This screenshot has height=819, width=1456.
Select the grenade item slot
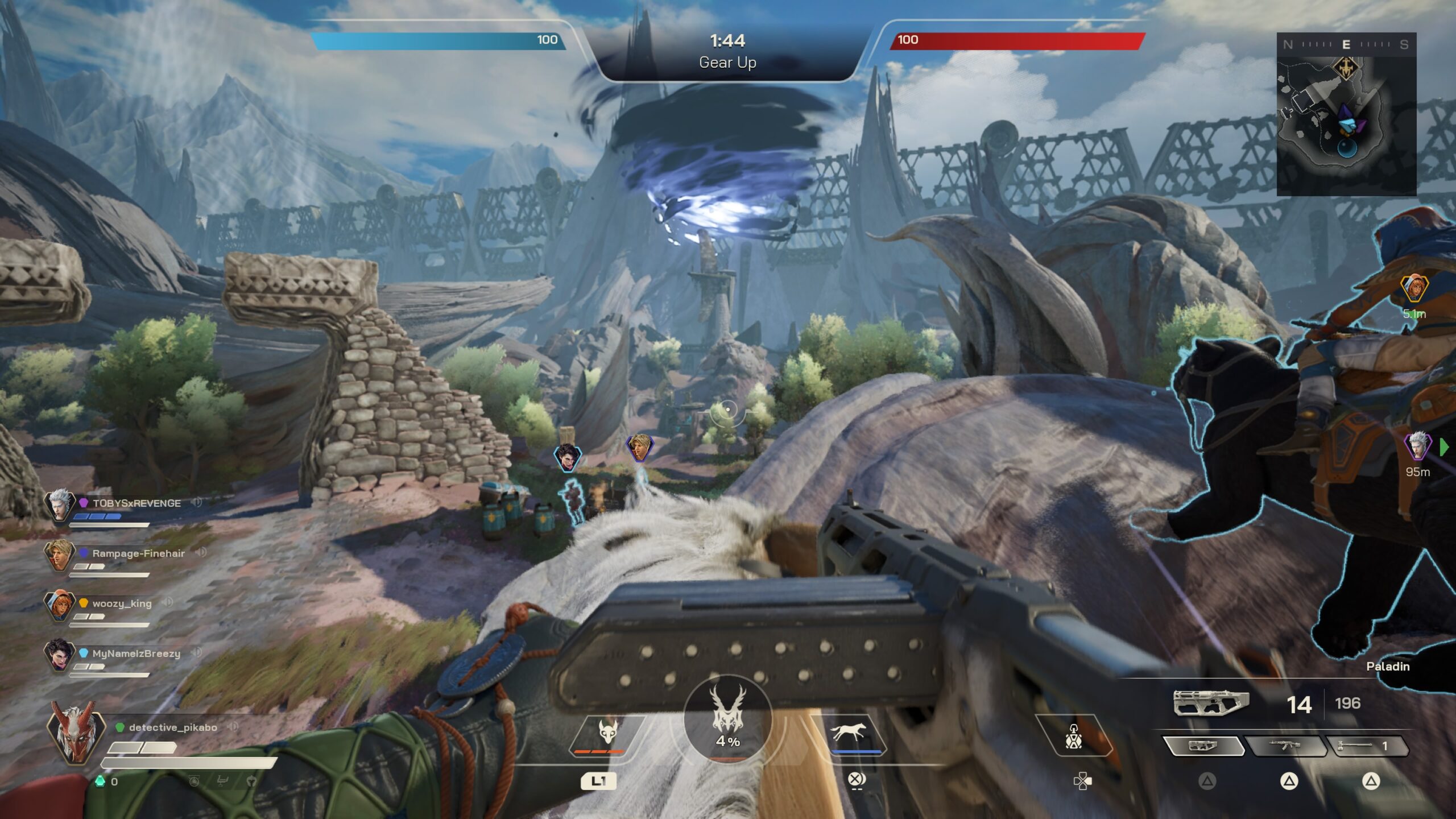click(1073, 737)
